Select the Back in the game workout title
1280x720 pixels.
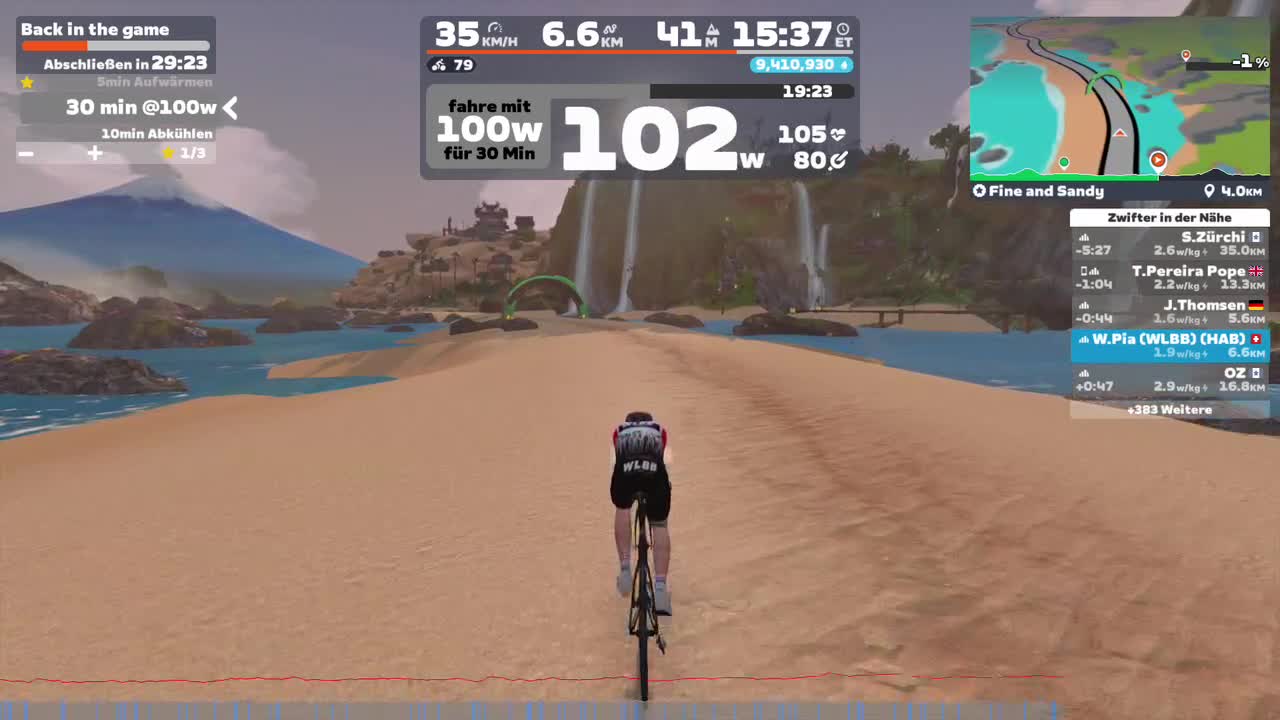point(95,30)
